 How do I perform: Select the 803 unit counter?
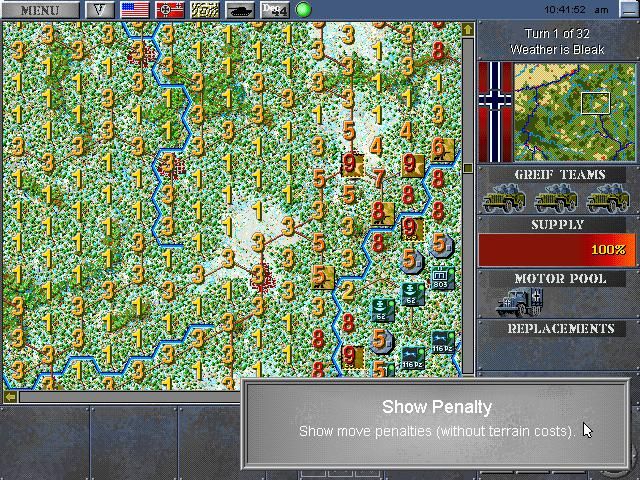(x=440, y=278)
